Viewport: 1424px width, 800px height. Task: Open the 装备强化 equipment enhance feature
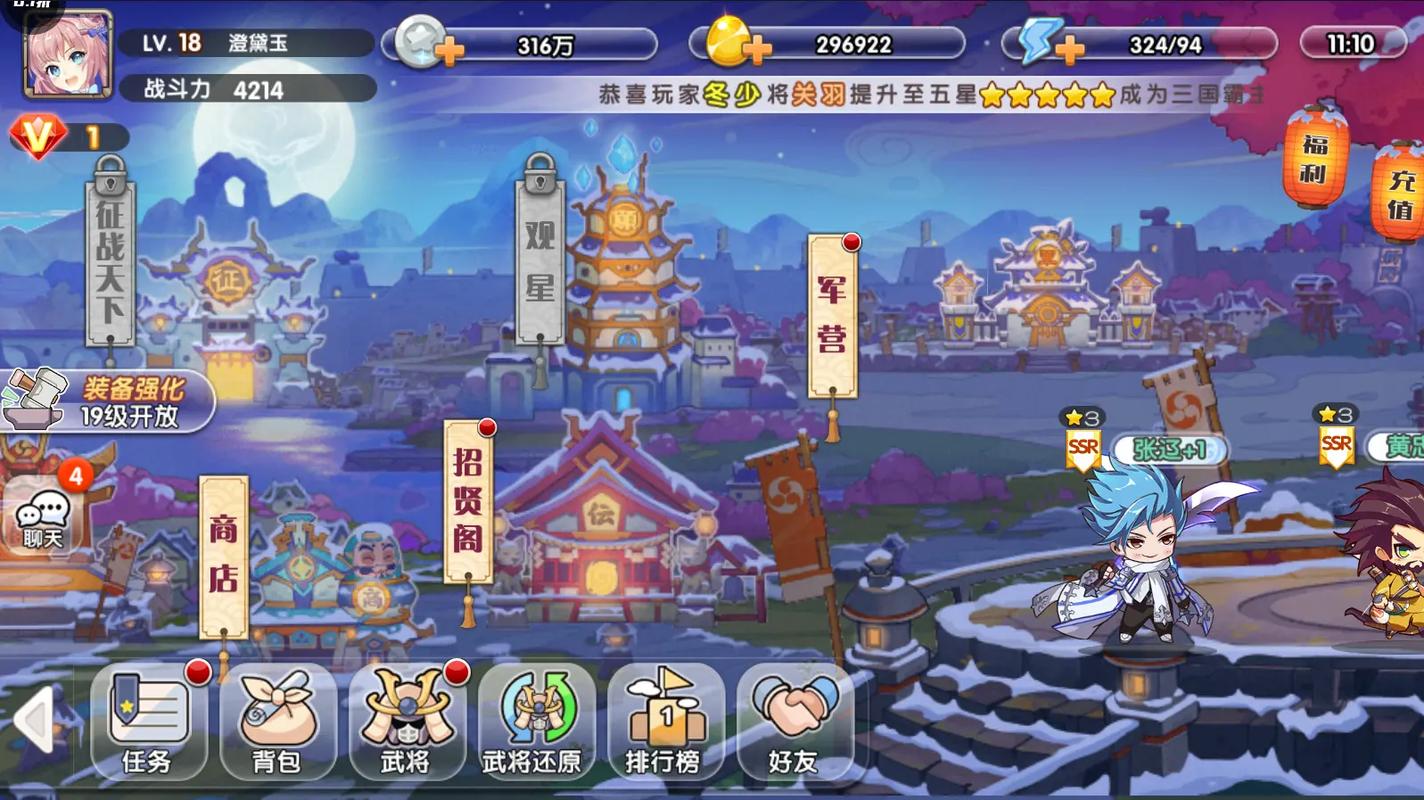[110, 398]
